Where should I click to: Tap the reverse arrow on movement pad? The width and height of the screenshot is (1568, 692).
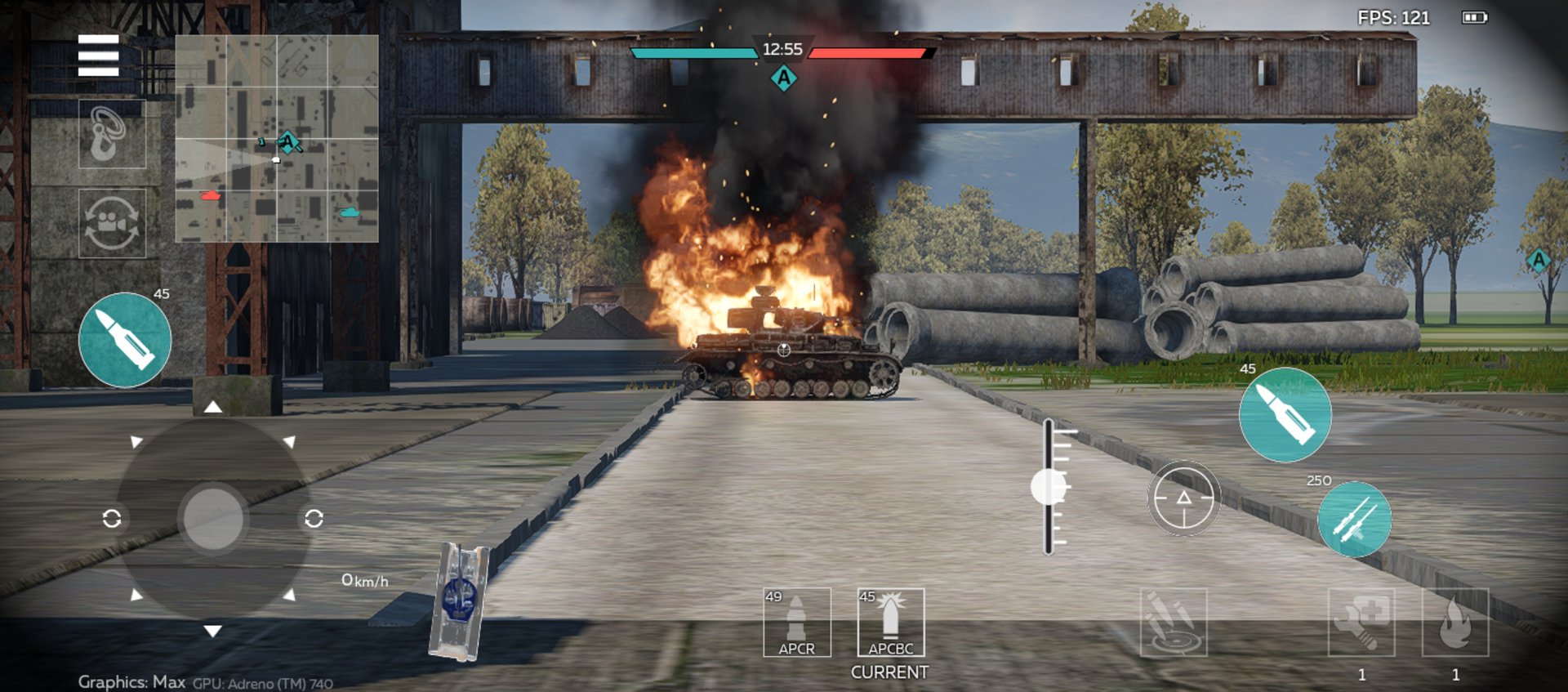click(x=212, y=631)
